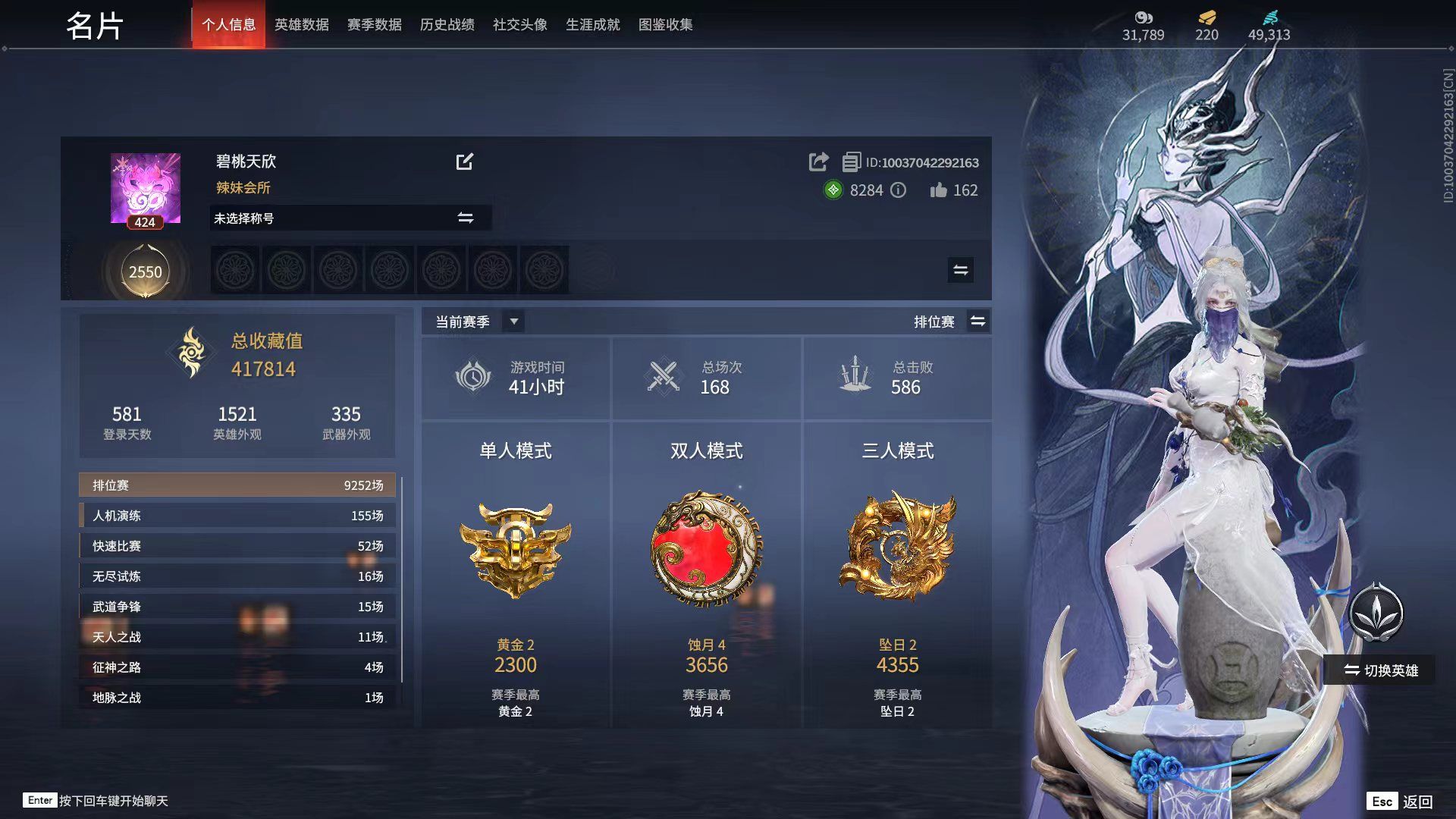
Task: Open the 生涯成就 tab
Action: point(592,24)
